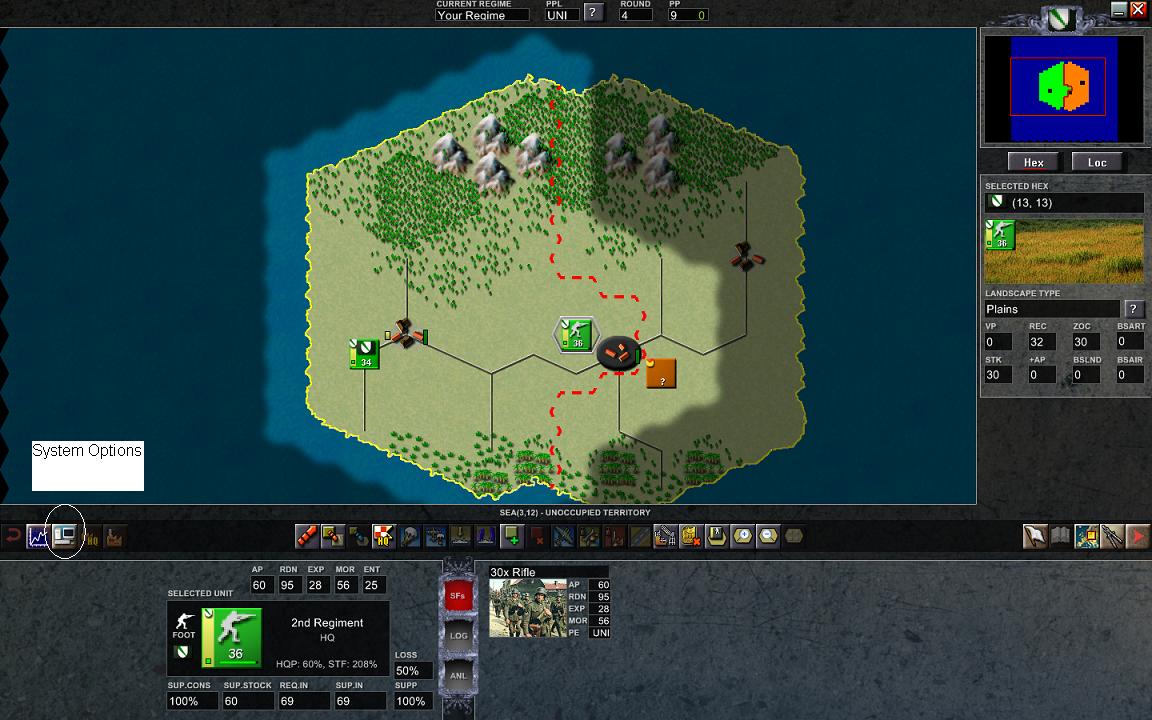Click the zoom-out magnifier hex button
This screenshot has width=1152, height=720.
point(768,536)
